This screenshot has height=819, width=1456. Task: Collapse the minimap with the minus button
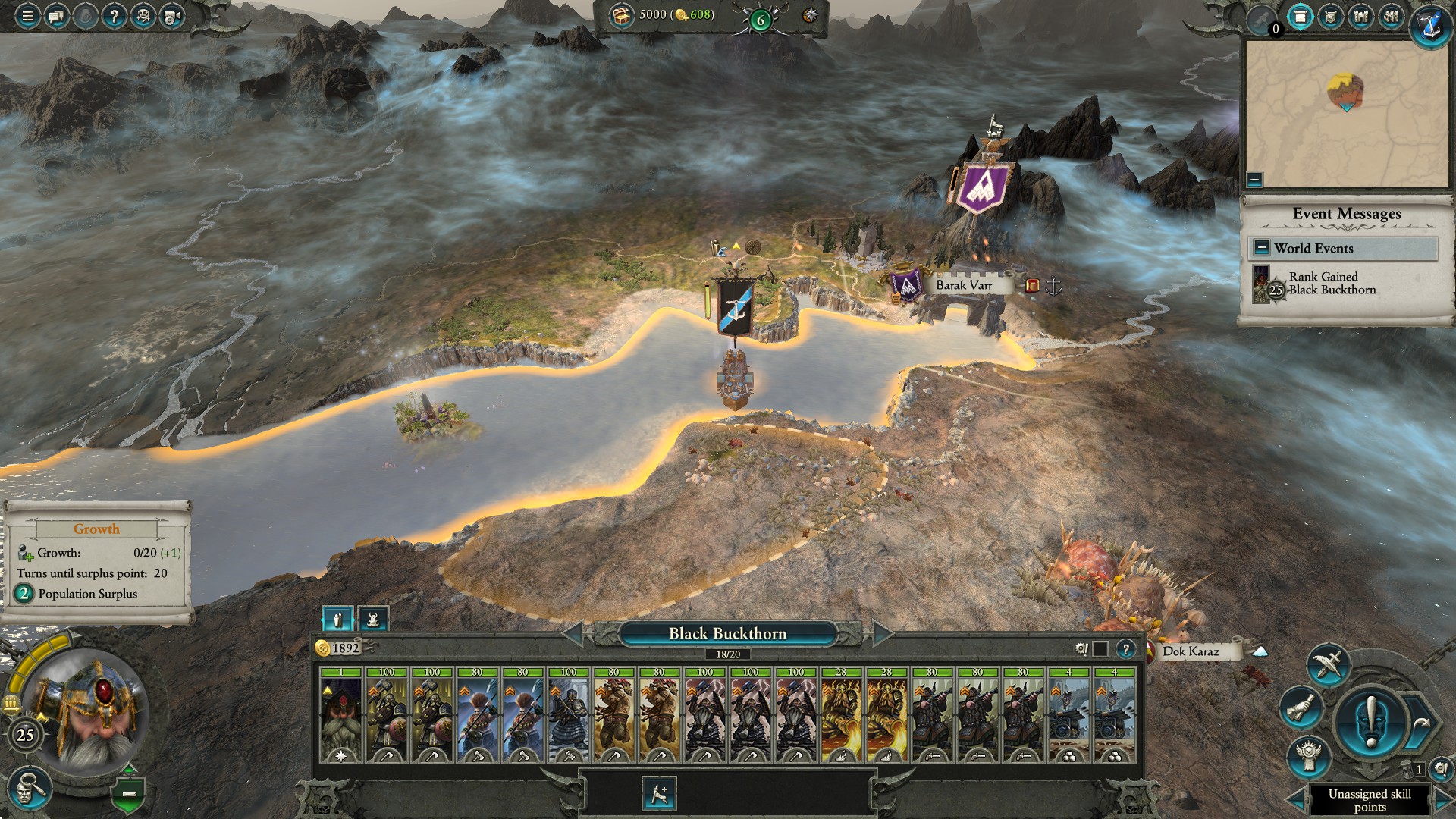pyautogui.click(x=1255, y=180)
